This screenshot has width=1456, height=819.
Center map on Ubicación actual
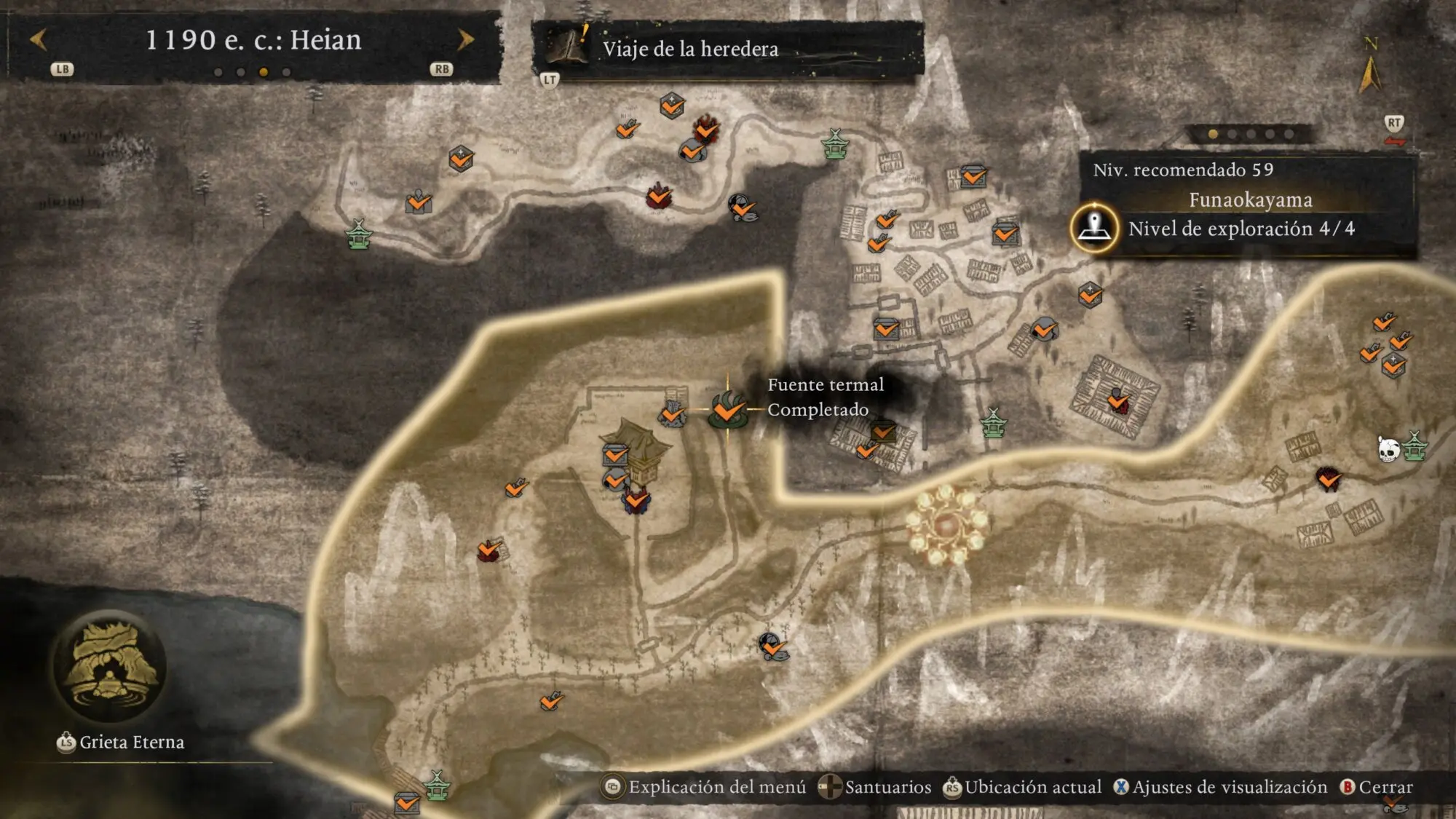(x=1023, y=787)
